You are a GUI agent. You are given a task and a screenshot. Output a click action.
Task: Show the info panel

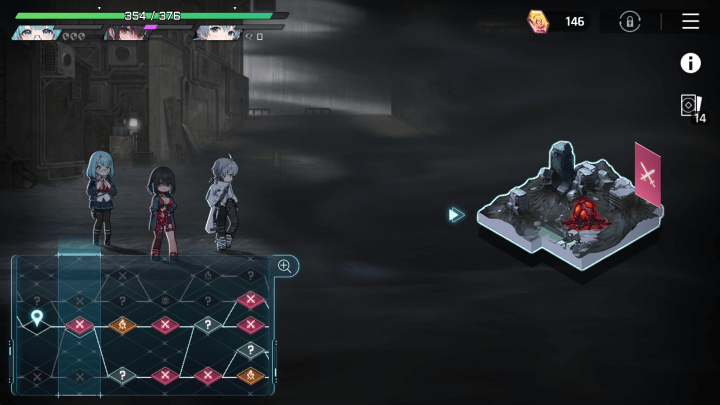tap(690, 63)
